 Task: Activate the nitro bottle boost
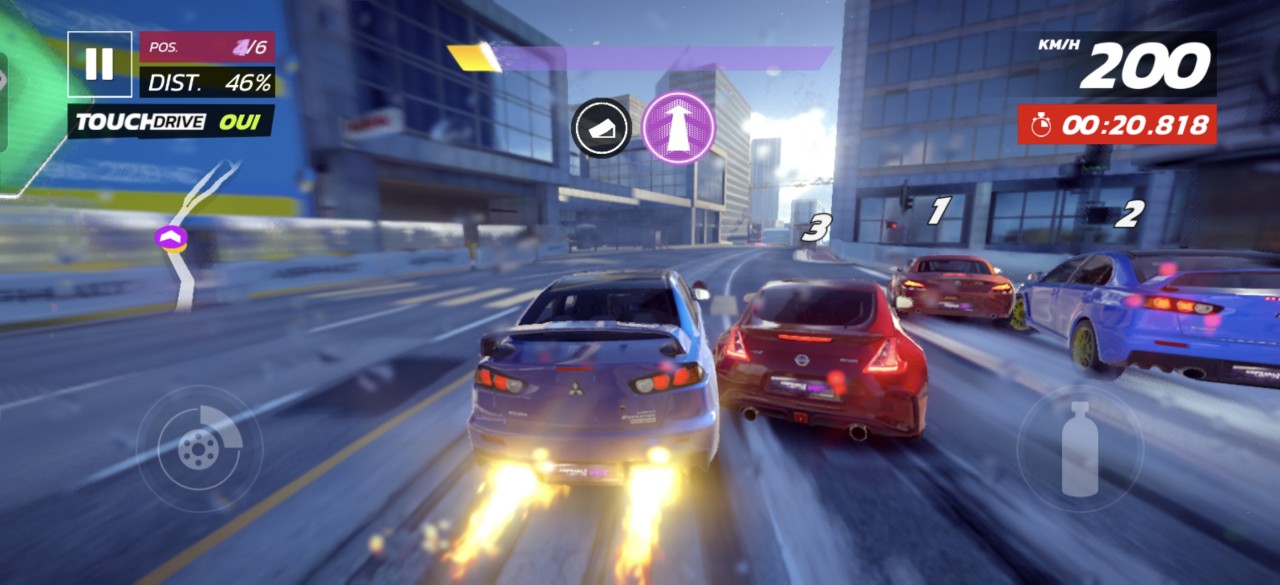click(x=1079, y=449)
